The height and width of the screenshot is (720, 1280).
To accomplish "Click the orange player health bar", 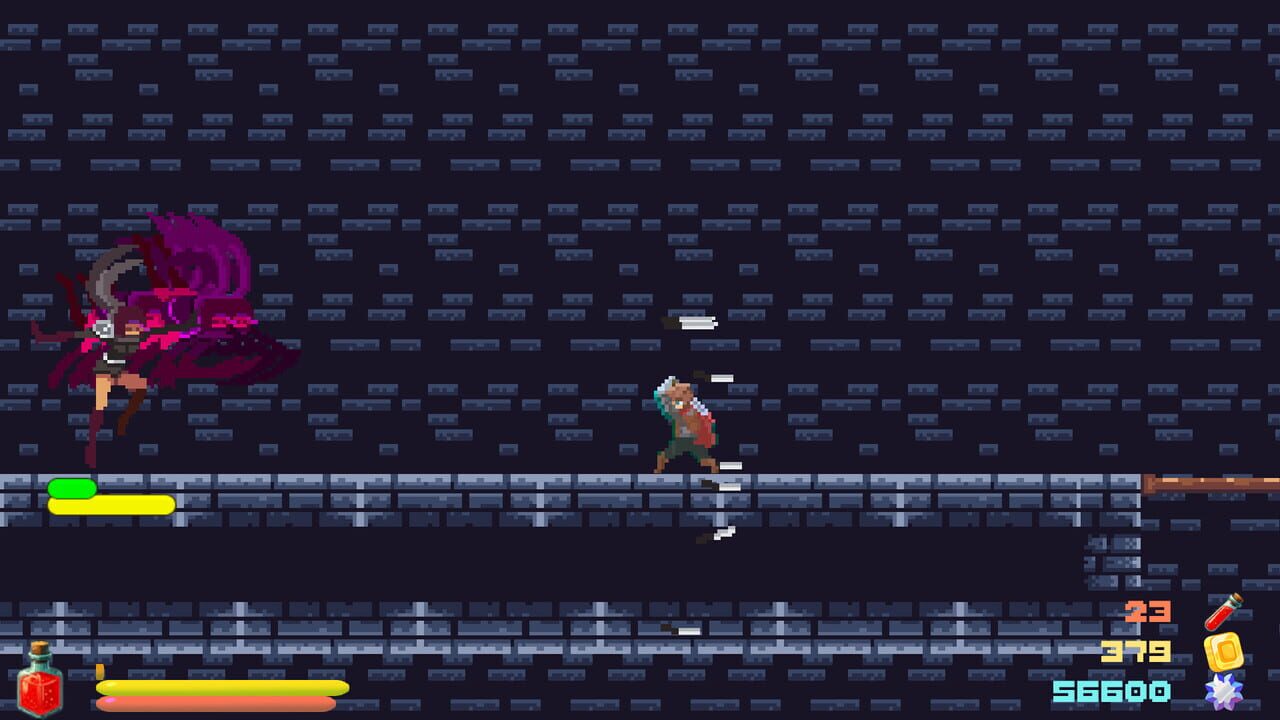I will [215, 703].
